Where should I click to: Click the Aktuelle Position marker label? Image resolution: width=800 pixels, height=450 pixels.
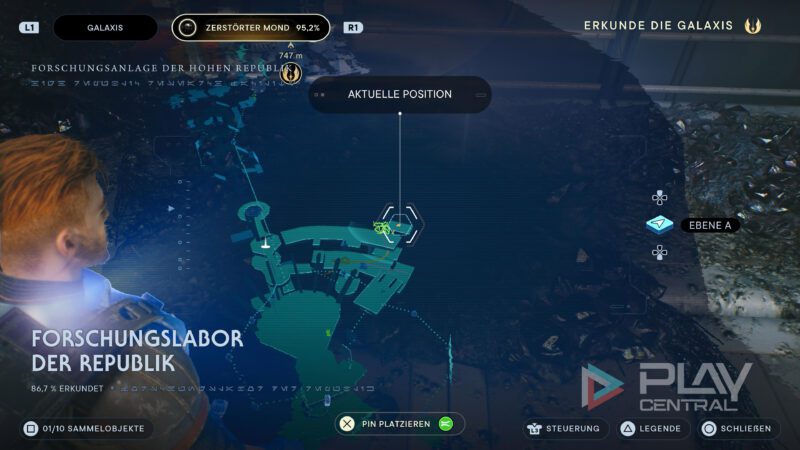pos(400,95)
